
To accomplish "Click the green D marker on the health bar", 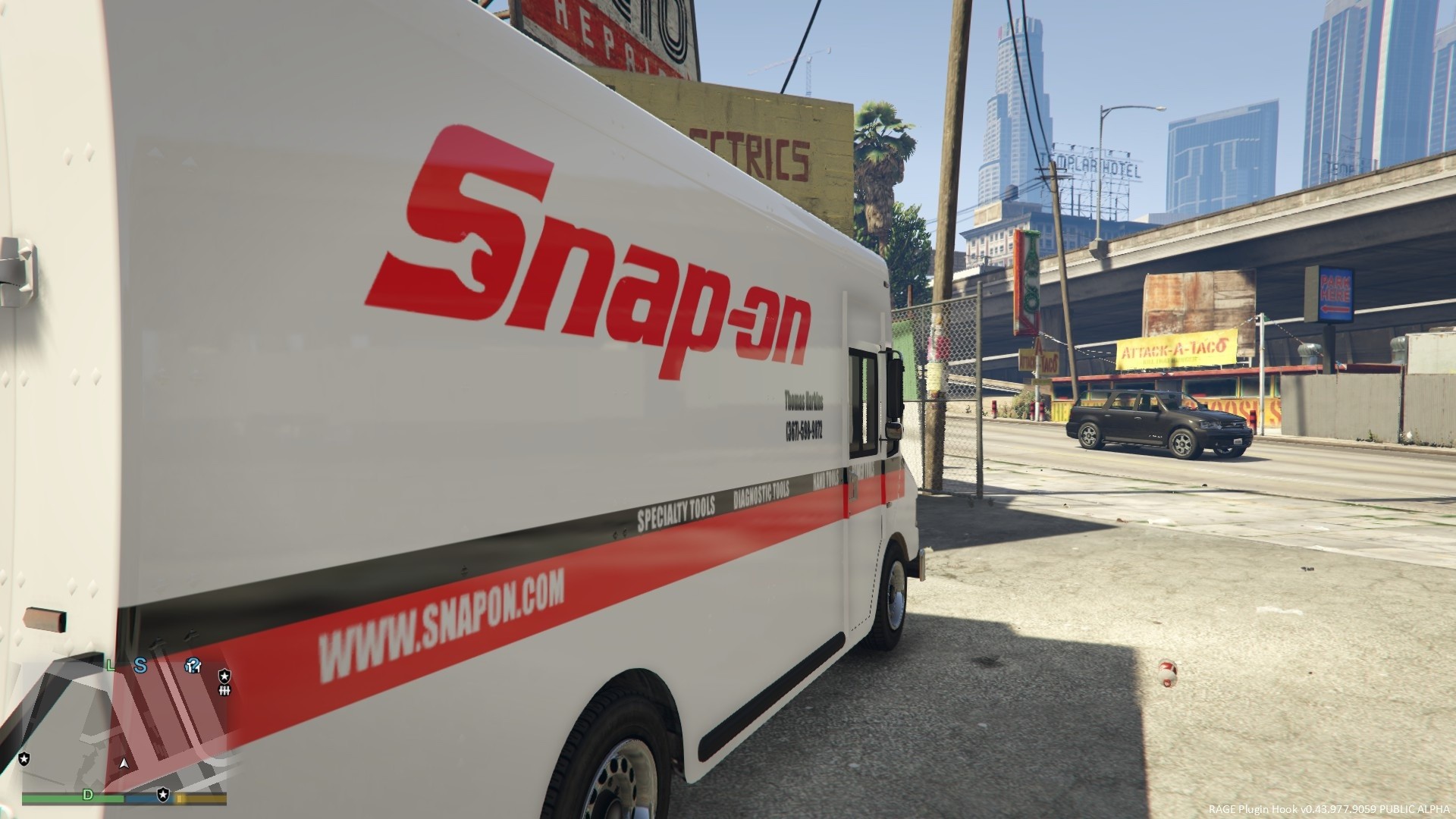I will [x=88, y=795].
